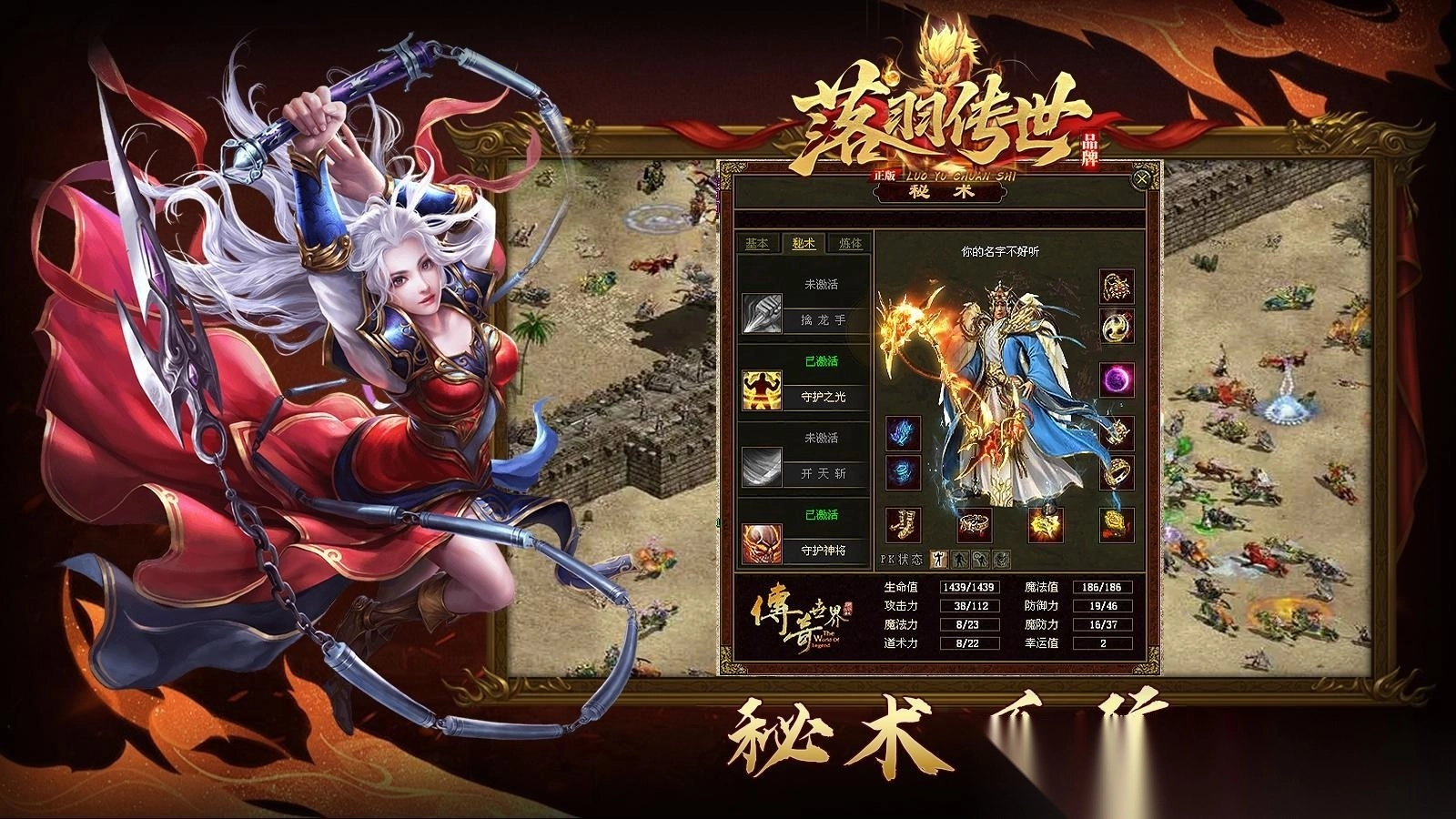Screen dimensions: 1456x819
Task: Open the belt equipment slot icon
Action: pos(974,524)
